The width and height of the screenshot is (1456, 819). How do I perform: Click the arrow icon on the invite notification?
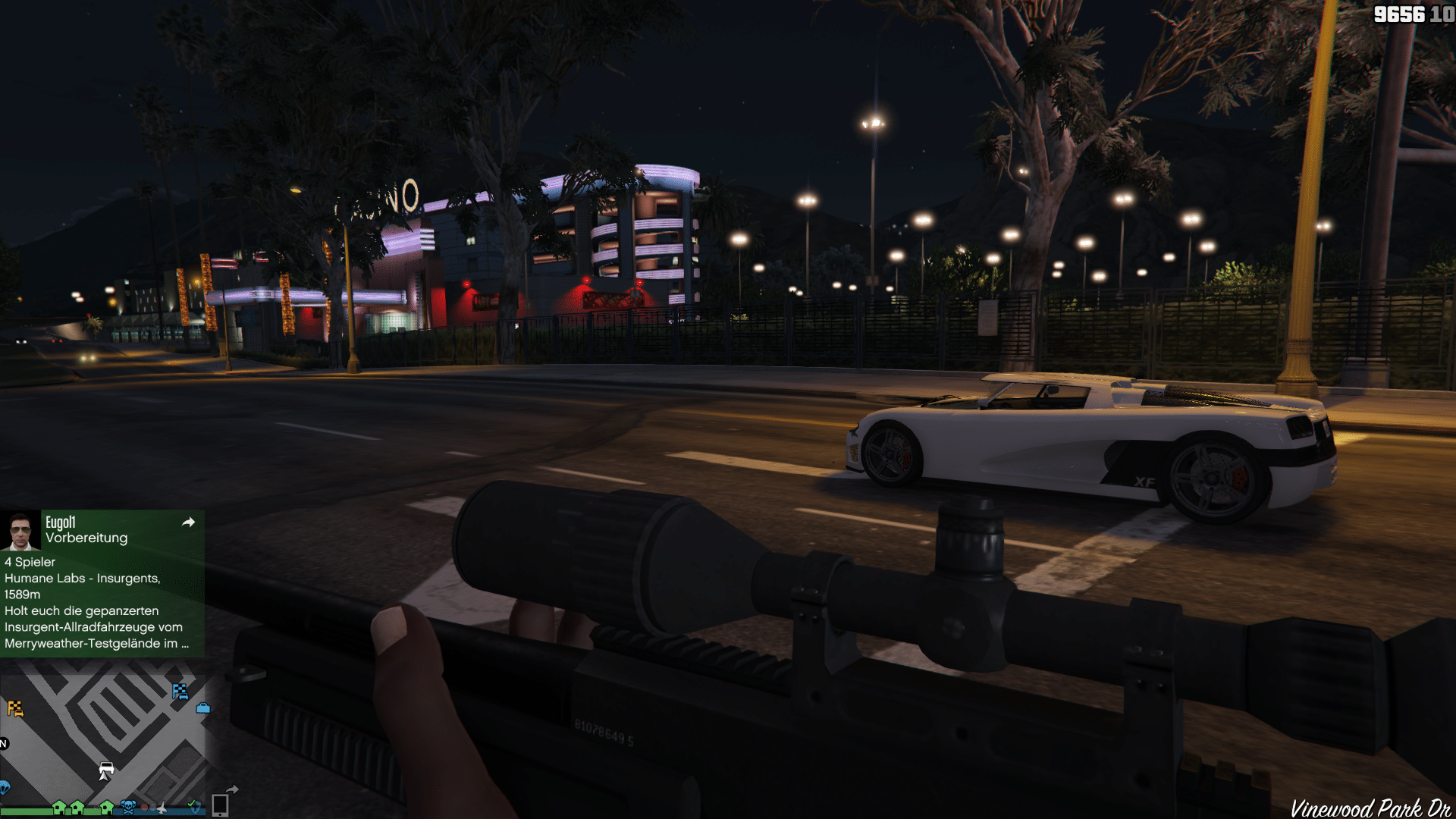189,522
